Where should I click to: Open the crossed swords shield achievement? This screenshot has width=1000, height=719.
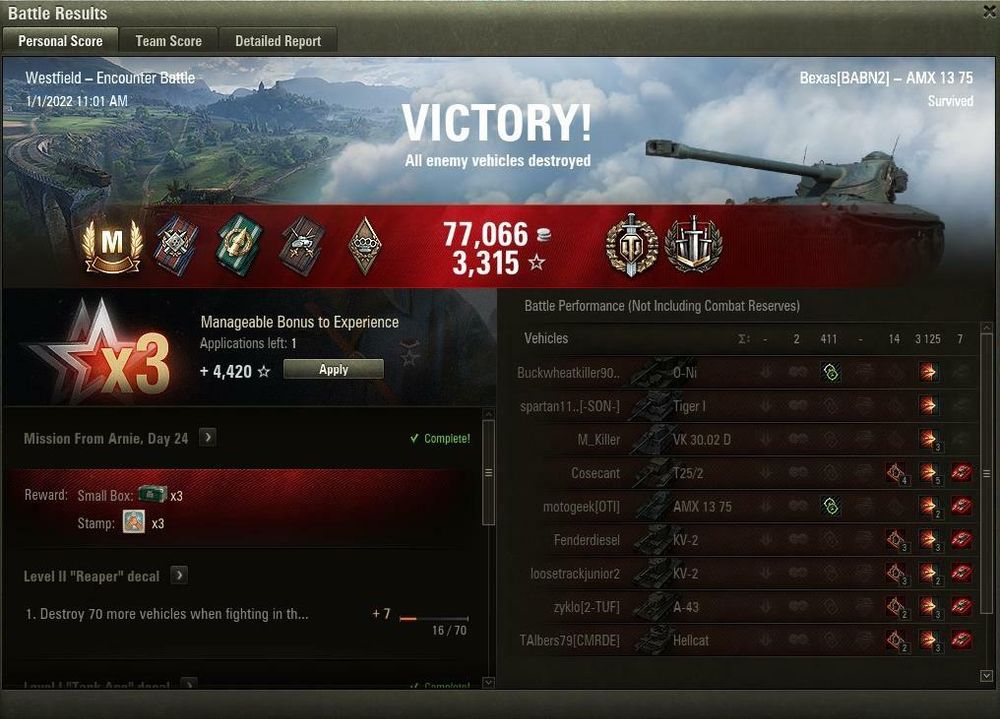(x=693, y=245)
